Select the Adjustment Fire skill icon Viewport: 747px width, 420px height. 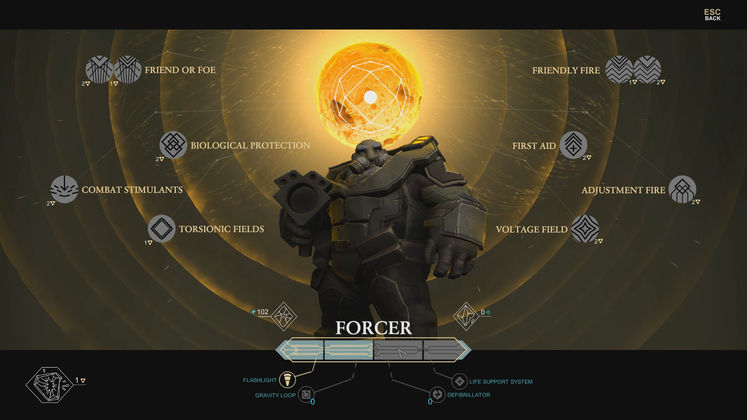[683, 189]
